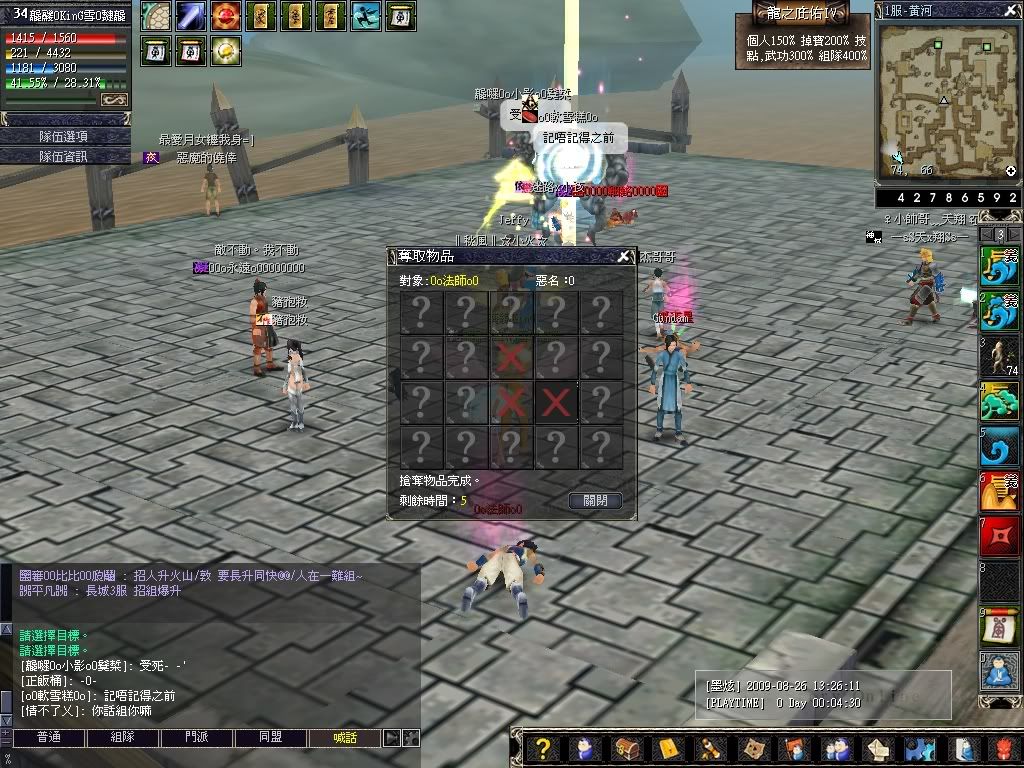Activate the green cloud skill in slot 4
Image resolution: width=1024 pixels, height=768 pixels.
[1000, 402]
